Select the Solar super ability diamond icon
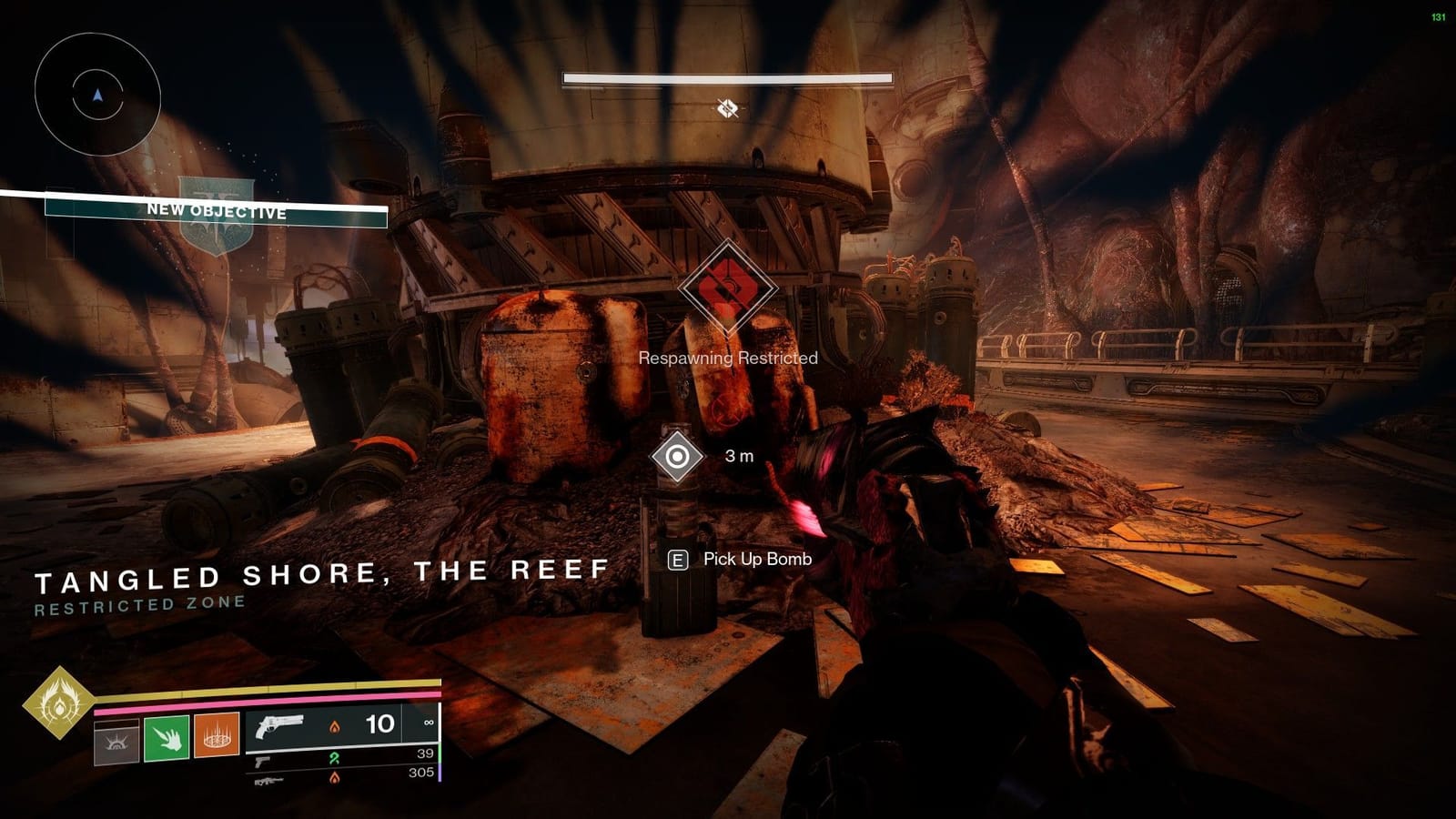 click(57, 706)
